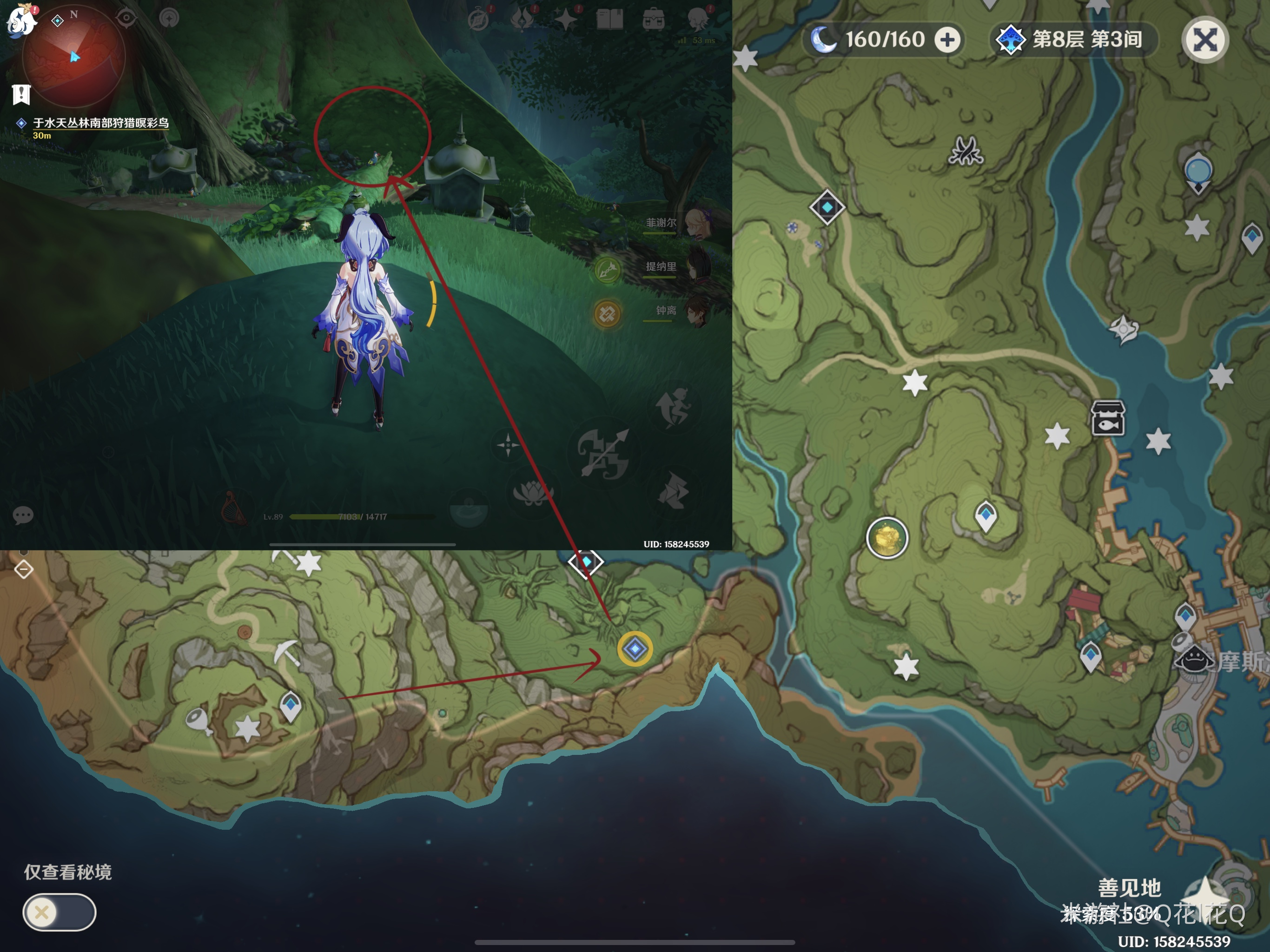Open the circular minimap
Viewport: 1270px width, 952px height.
tap(73, 58)
